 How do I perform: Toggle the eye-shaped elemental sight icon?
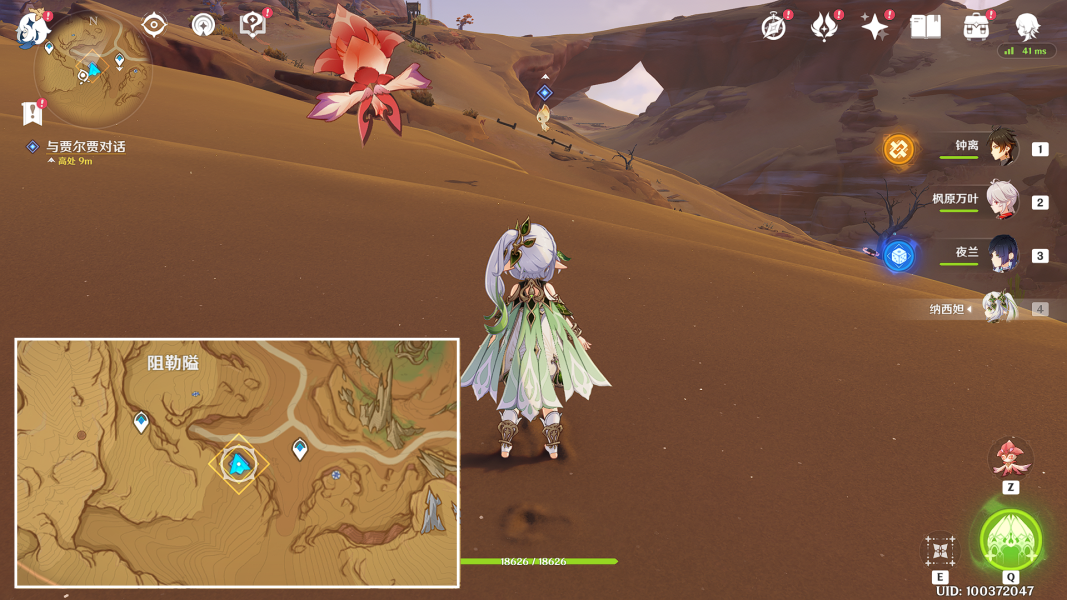pos(154,25)
